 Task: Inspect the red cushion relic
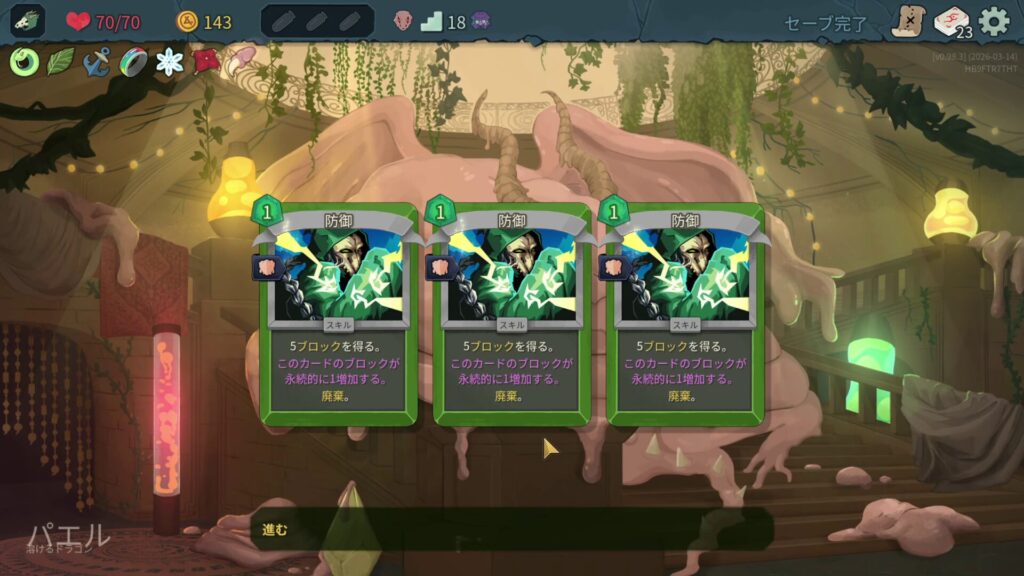pos(206,63)
